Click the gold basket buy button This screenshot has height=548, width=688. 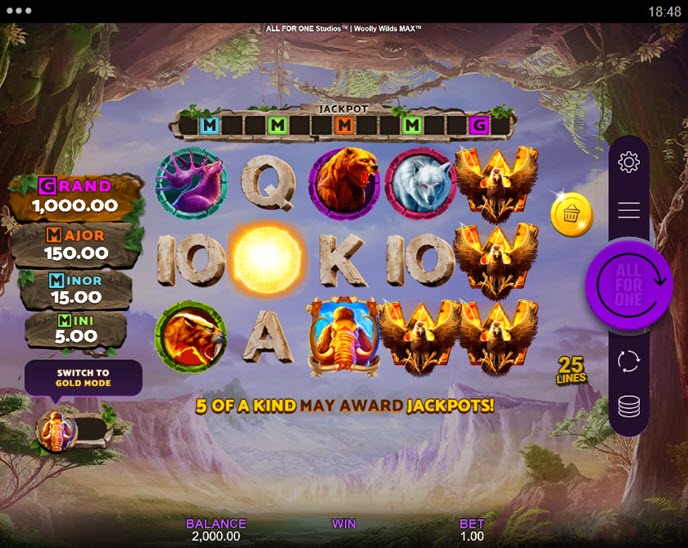click(572, 215)
